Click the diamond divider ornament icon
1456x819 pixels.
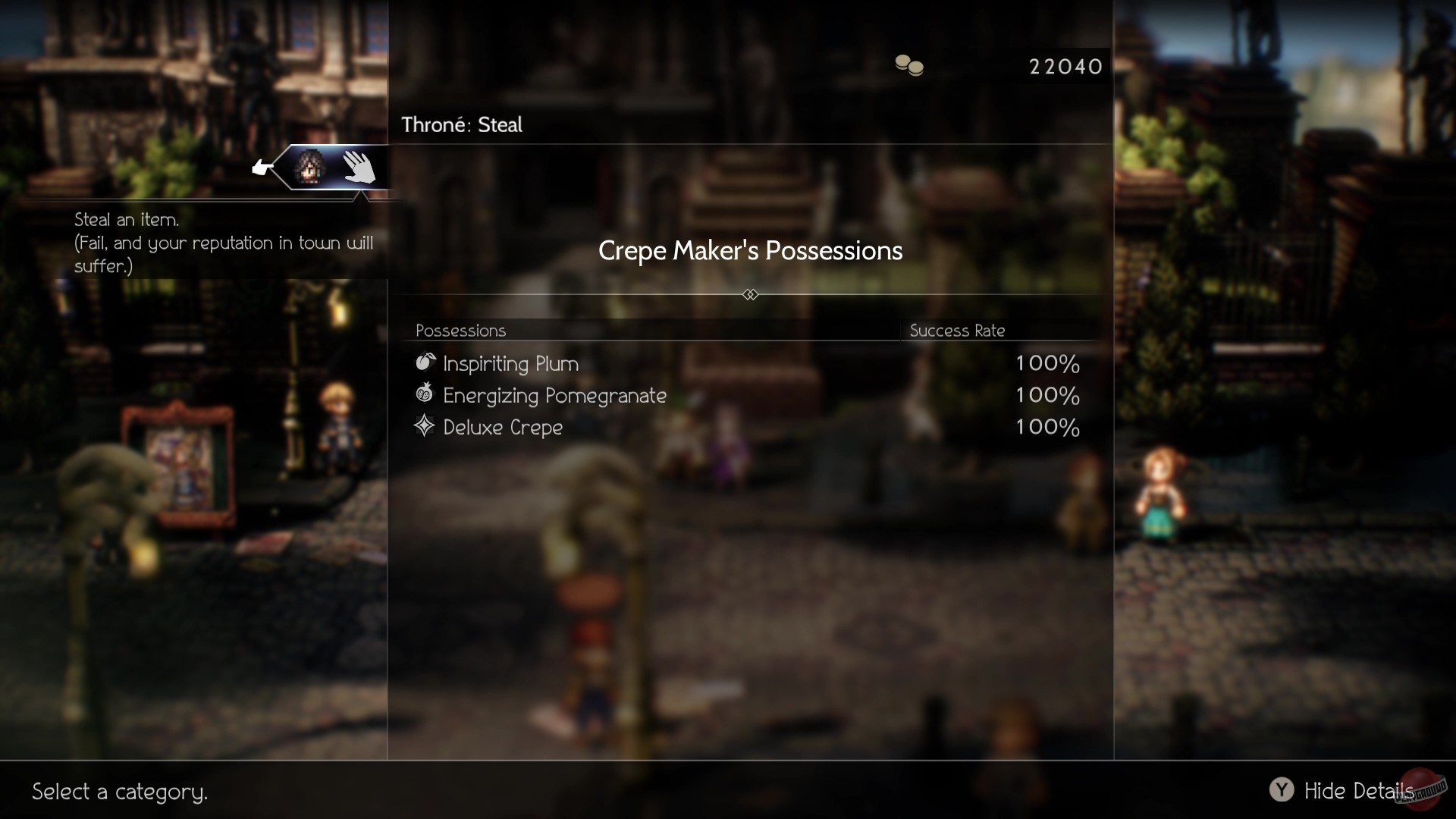(750, 294)
